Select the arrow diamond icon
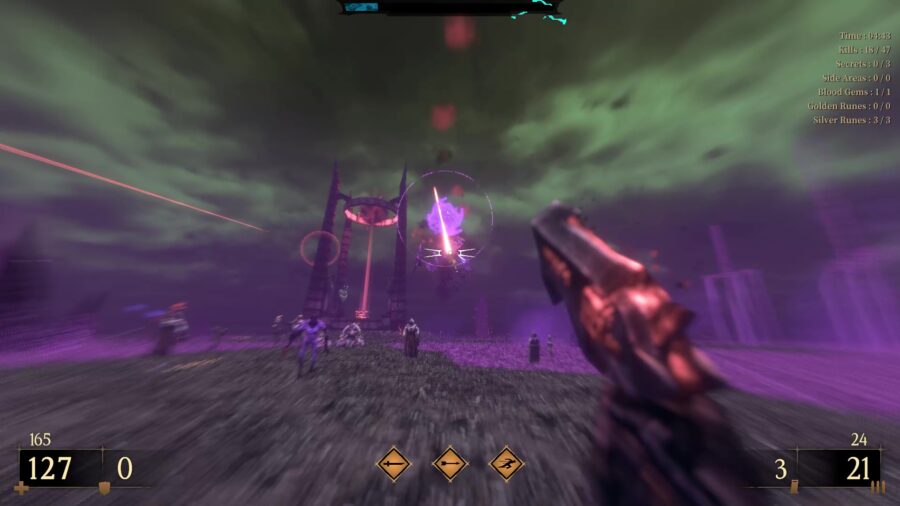 (x=450, y=464)
